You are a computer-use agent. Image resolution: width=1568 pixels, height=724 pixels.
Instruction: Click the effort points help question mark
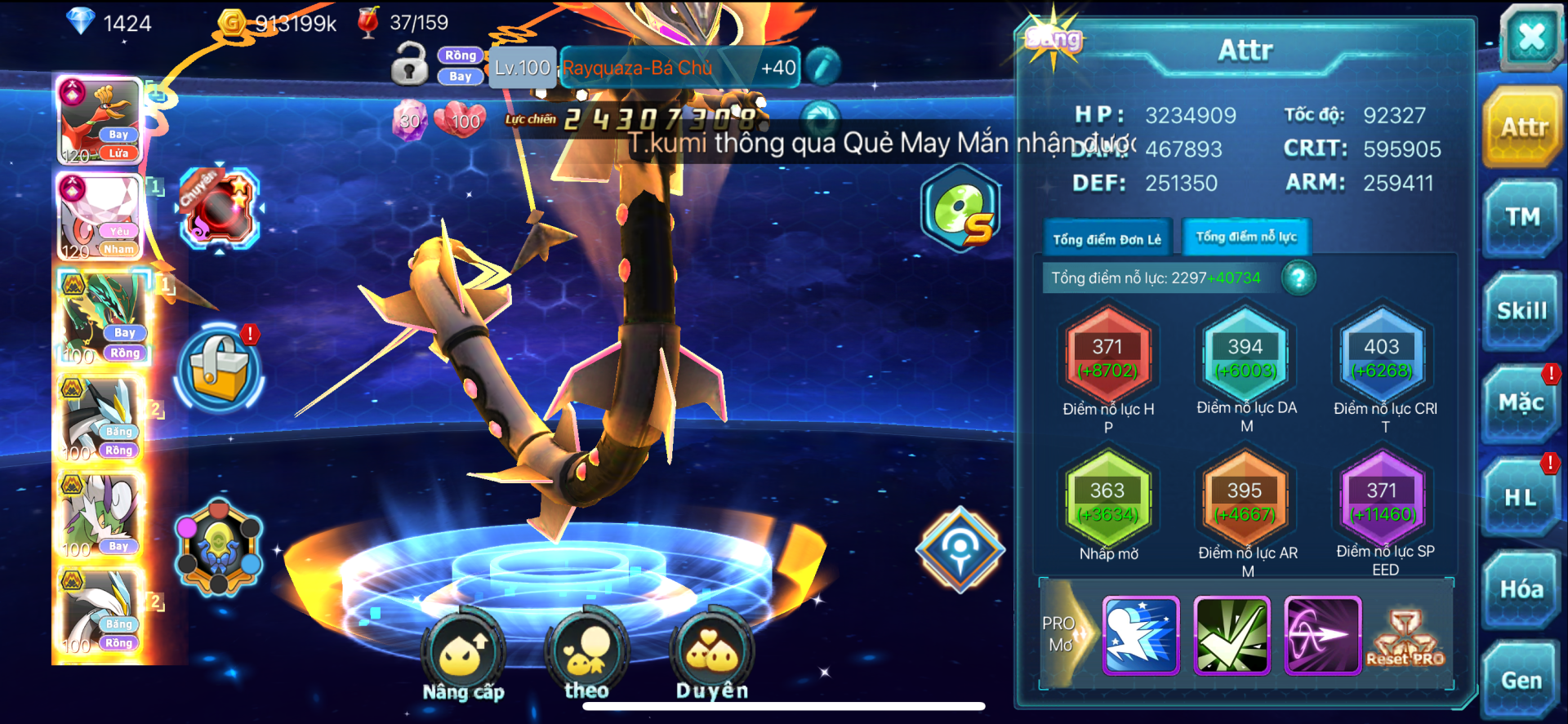1298,278
